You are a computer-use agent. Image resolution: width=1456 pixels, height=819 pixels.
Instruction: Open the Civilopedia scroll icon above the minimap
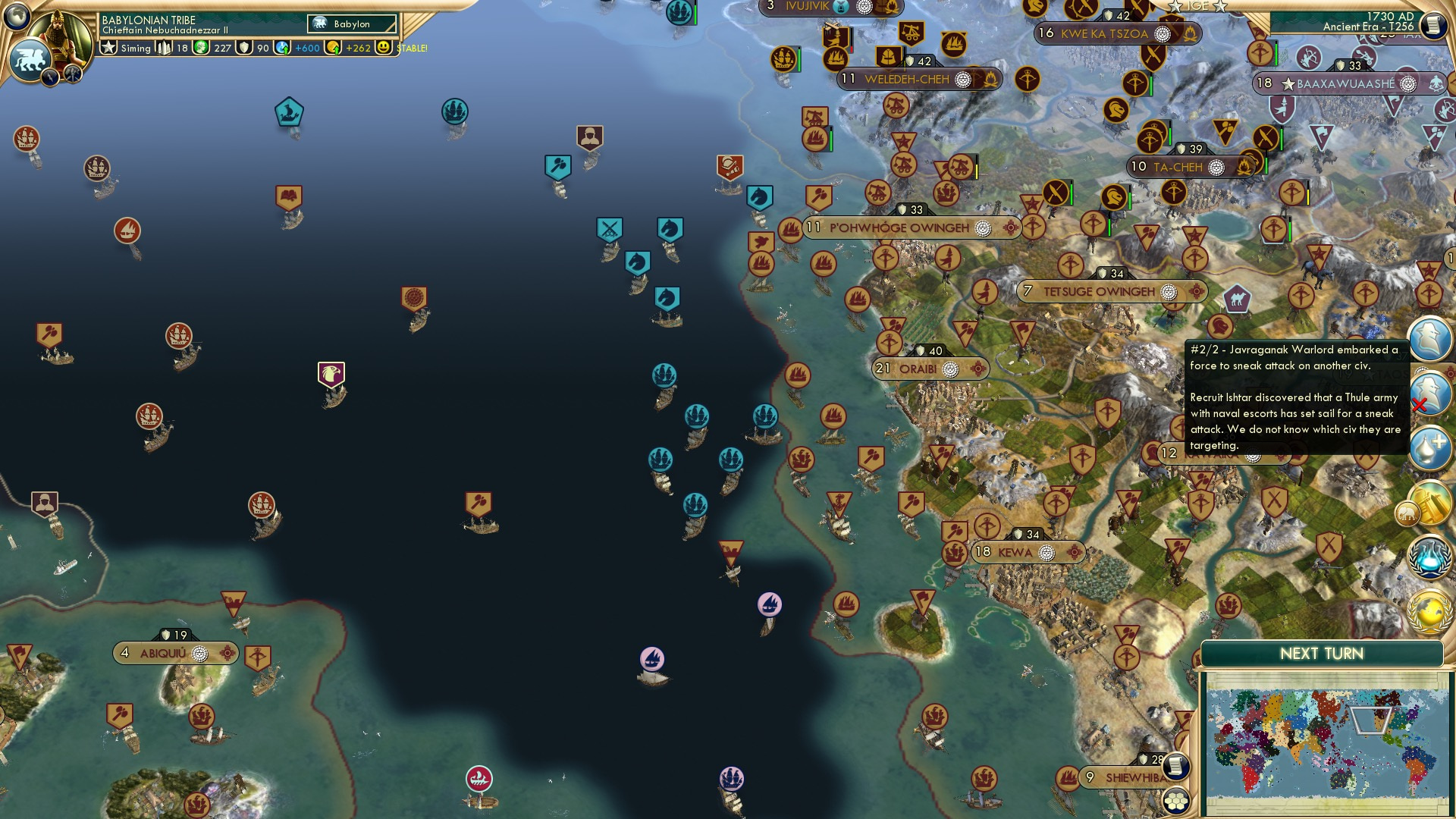pyautogui.click(x=1176, y=767)
